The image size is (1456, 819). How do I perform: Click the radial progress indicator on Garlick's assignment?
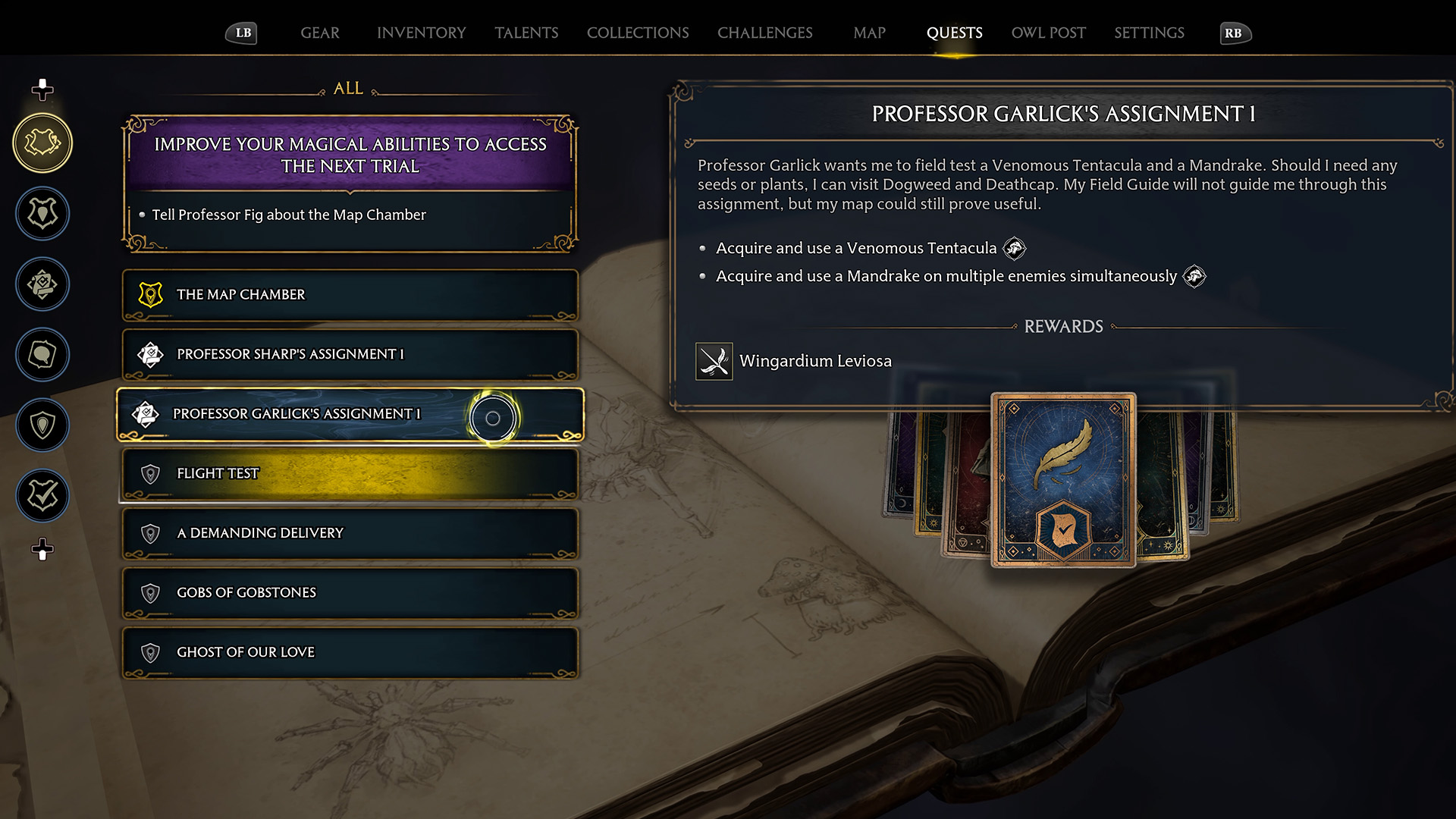point(493,418)
